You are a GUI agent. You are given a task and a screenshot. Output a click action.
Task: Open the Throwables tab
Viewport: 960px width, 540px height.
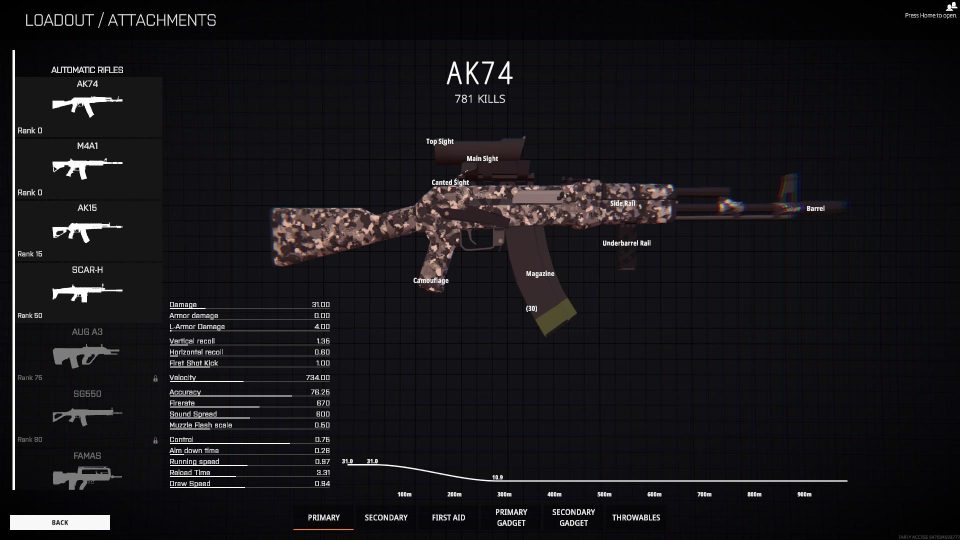(636, 518)
